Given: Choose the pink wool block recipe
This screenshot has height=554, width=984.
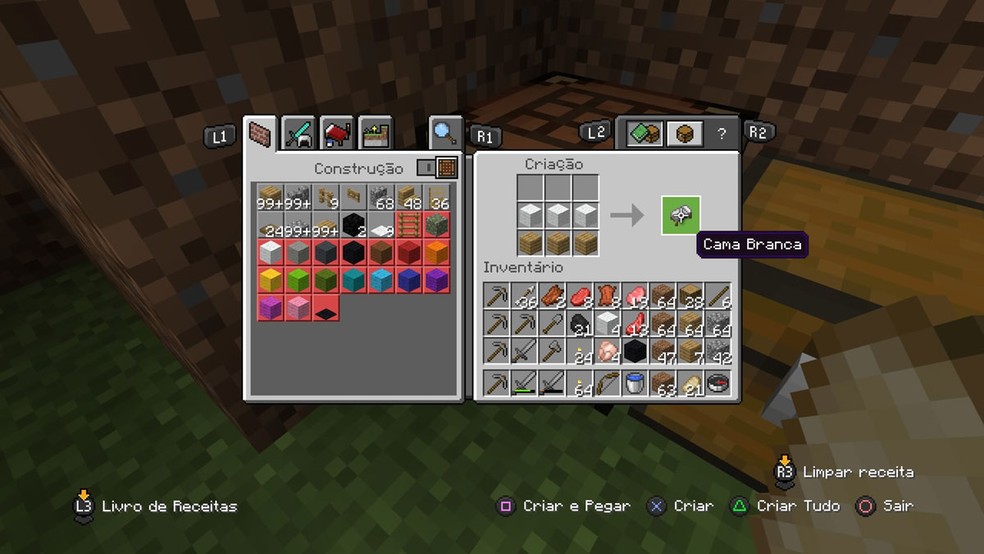Looking at the screenshot, I should 298,308.
